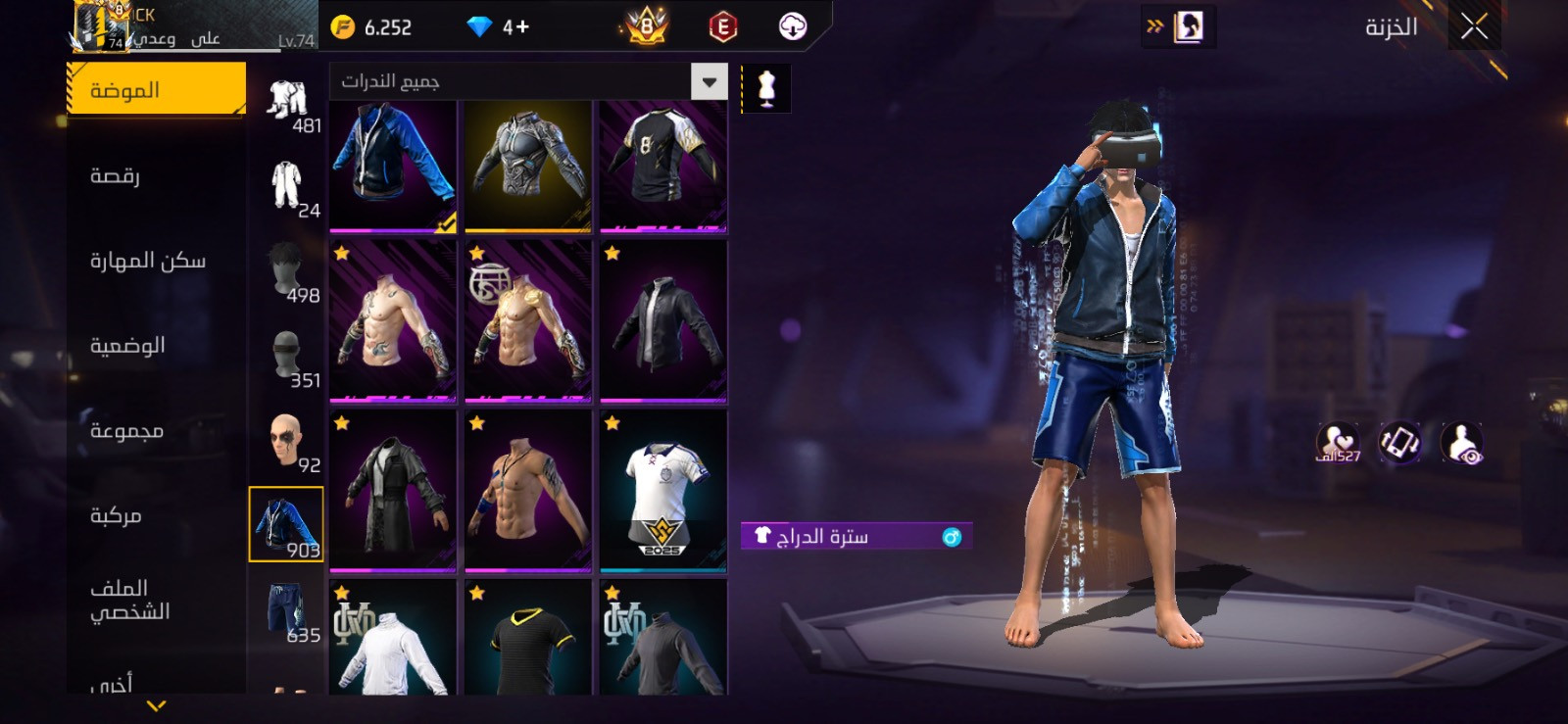The image size is (1568, 724).
Task: Close the vault screen
Action: tap(1474, 26)
